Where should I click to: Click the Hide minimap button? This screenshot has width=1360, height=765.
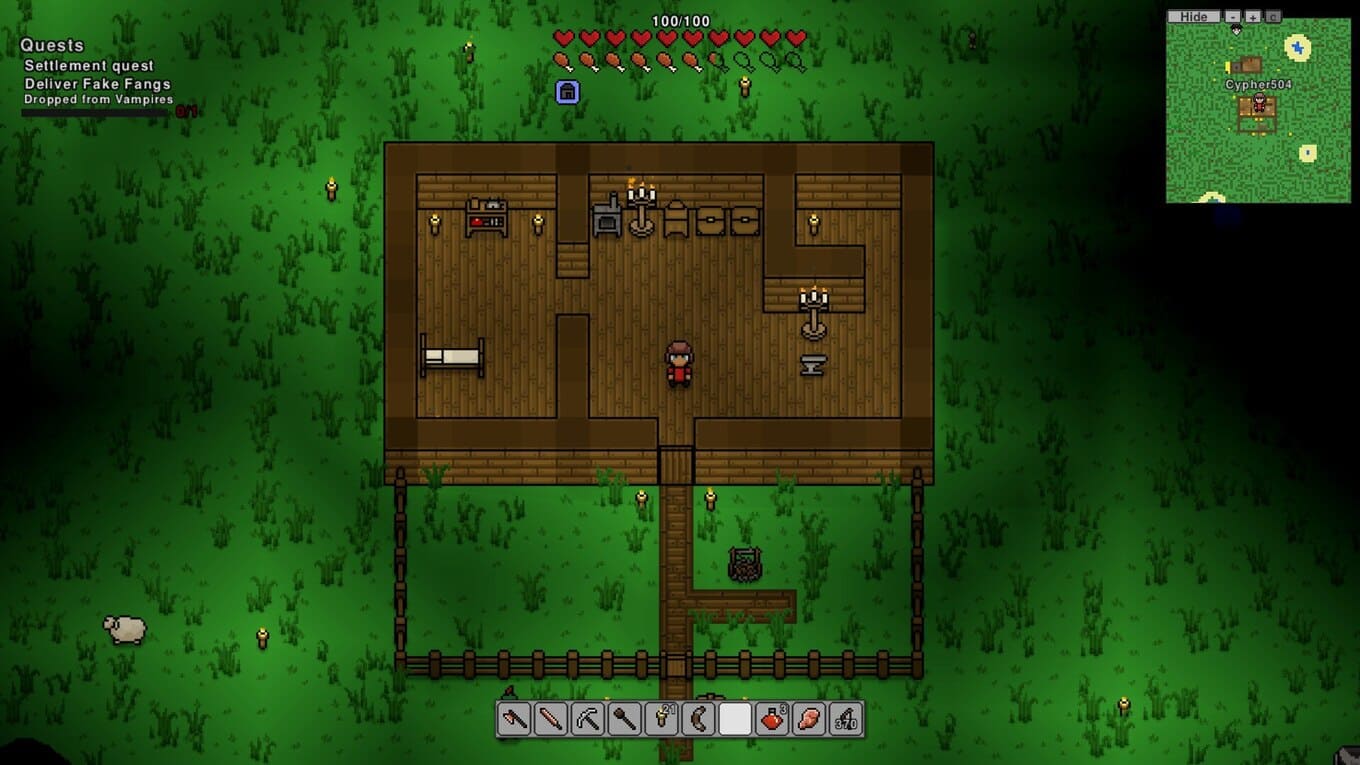click(x=1193, y=17)
